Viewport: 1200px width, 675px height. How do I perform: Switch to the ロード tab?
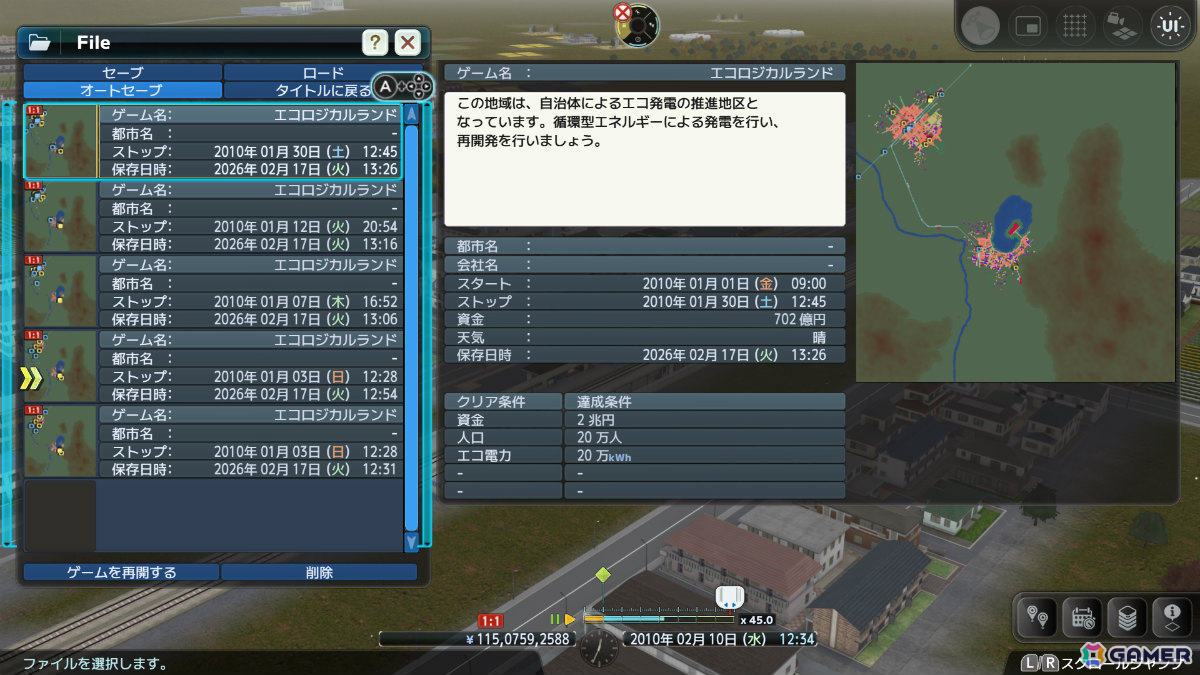(x=322, y=73)
